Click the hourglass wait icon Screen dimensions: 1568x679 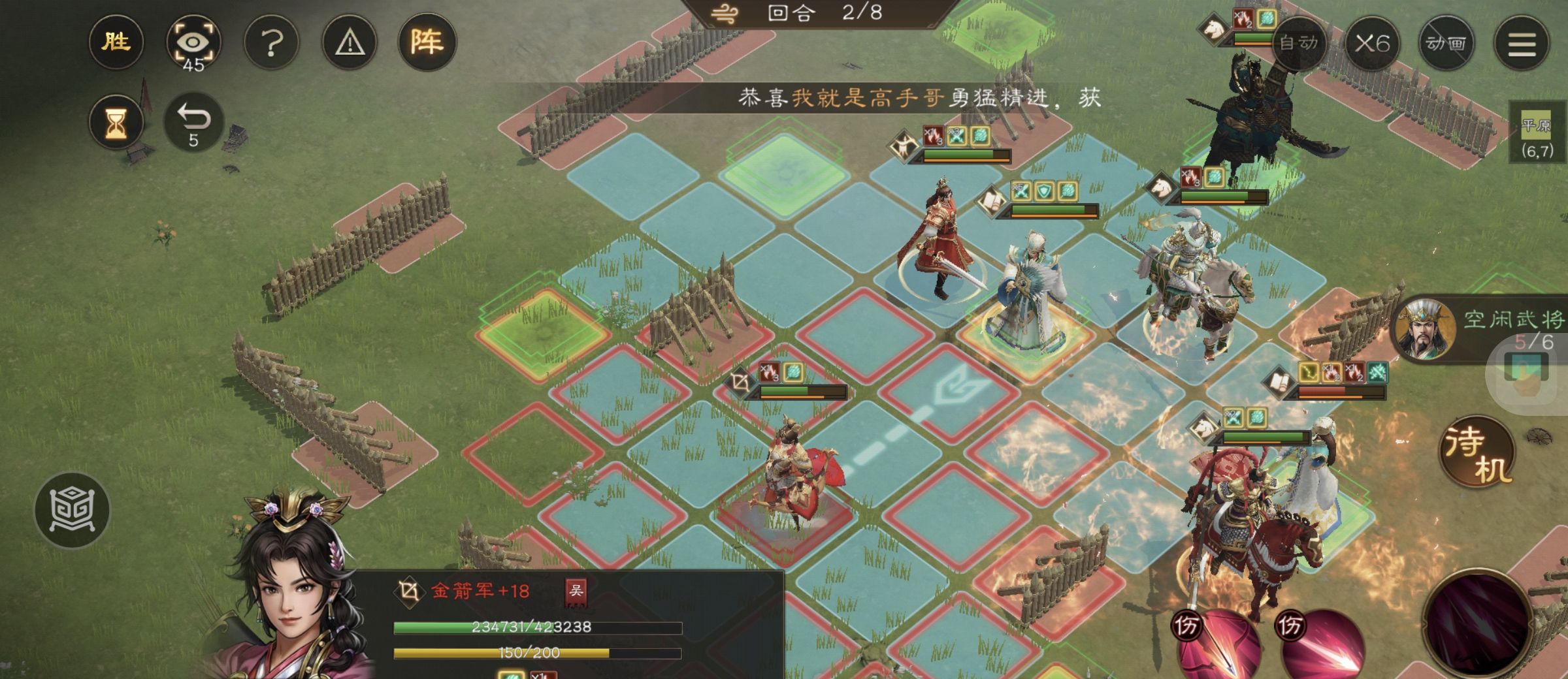pos(117,121)
